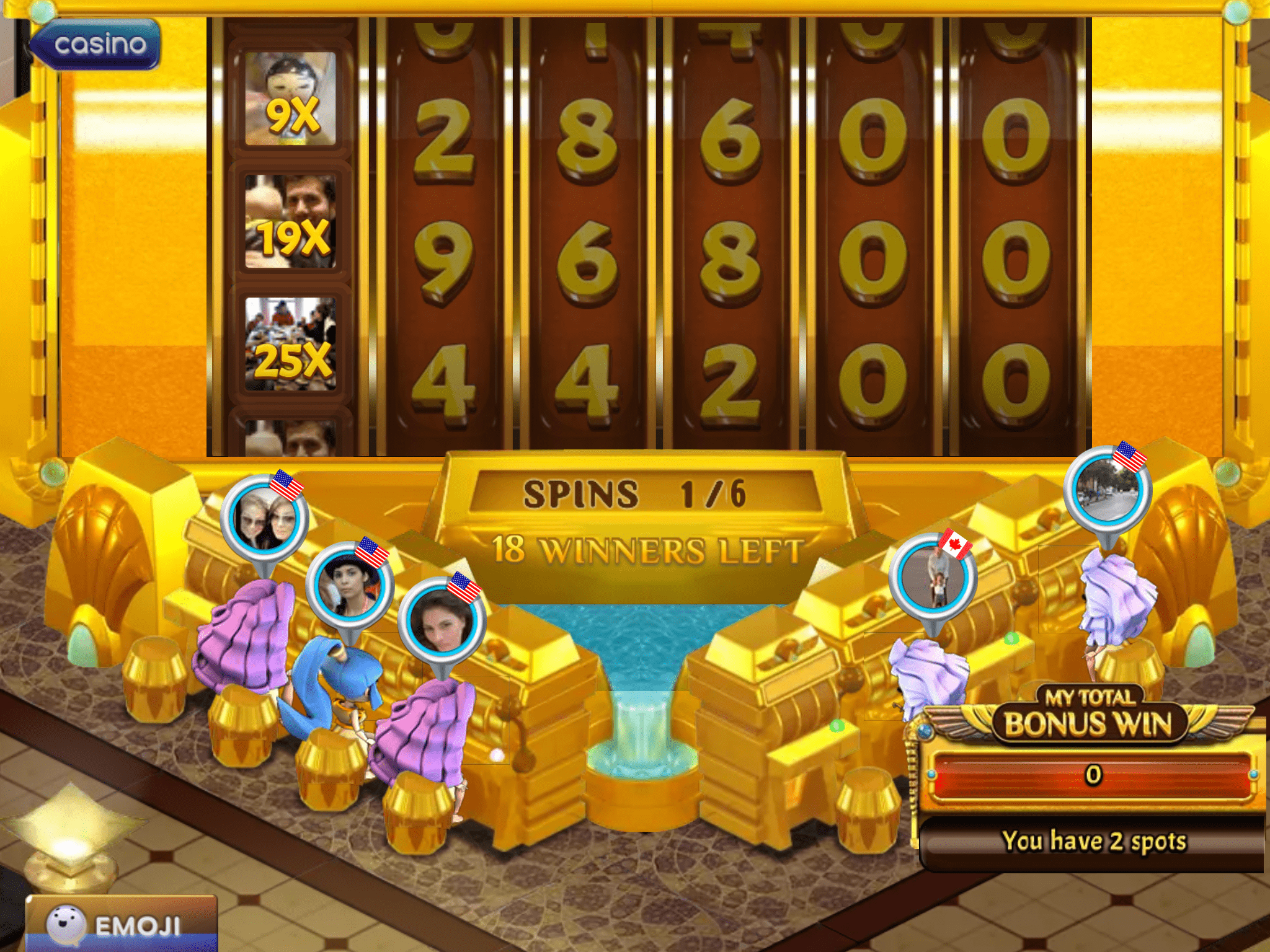This screenshot has height=952, width=1270.
Task: Select the 9X multiplier player thumbnail
Action: coord(290,99)
